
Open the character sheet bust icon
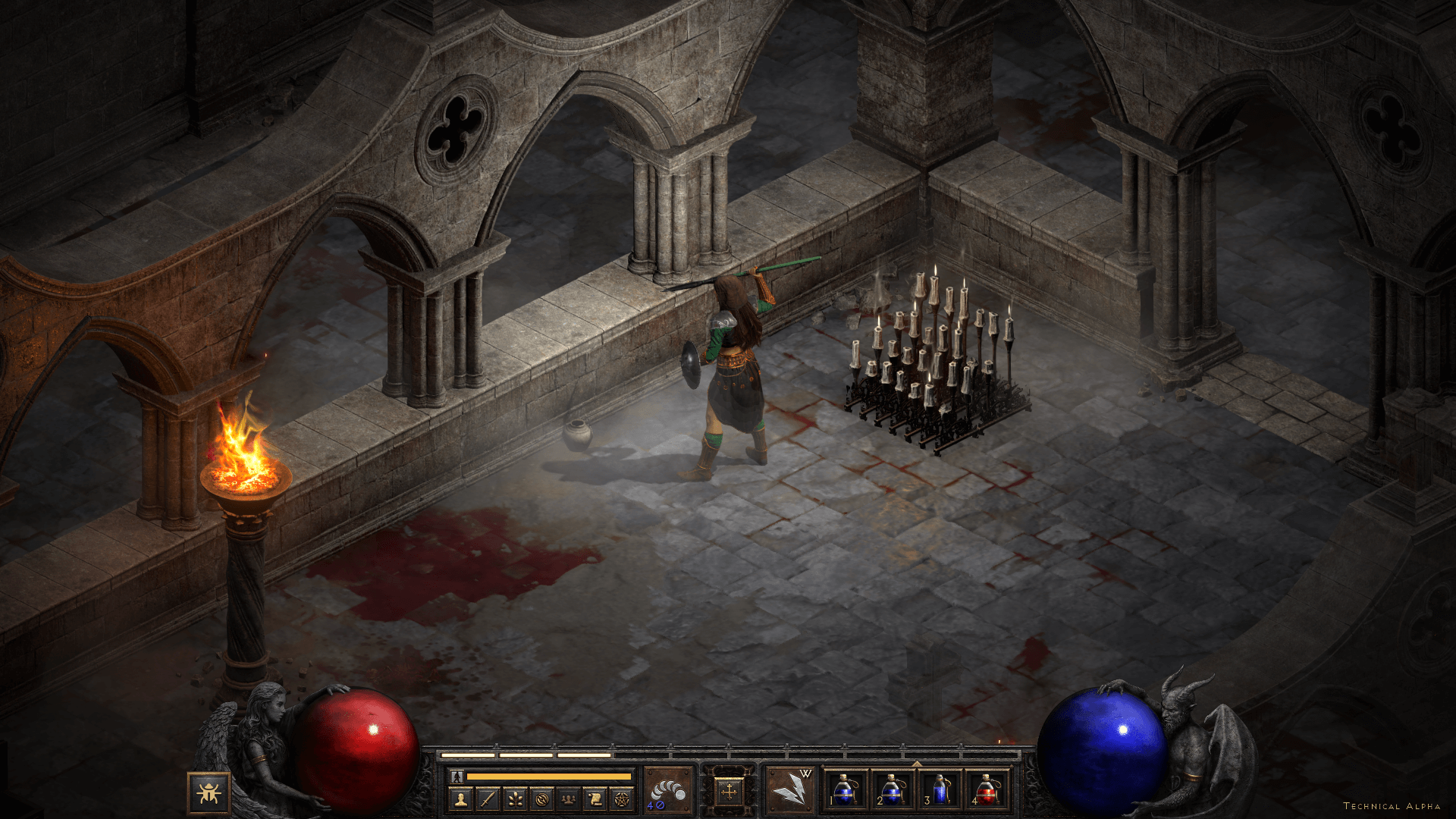pyautogui.click(x=461, y=799)
